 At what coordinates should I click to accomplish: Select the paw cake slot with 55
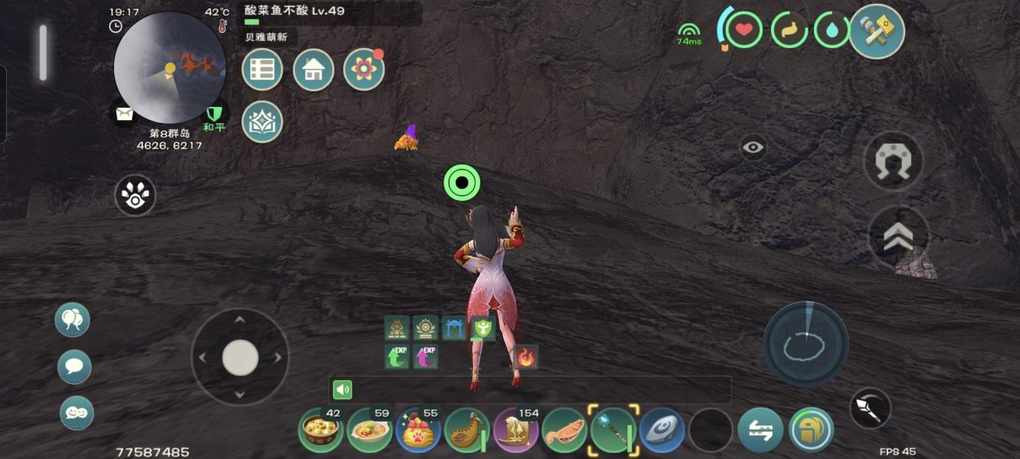[x=418, y=431]
